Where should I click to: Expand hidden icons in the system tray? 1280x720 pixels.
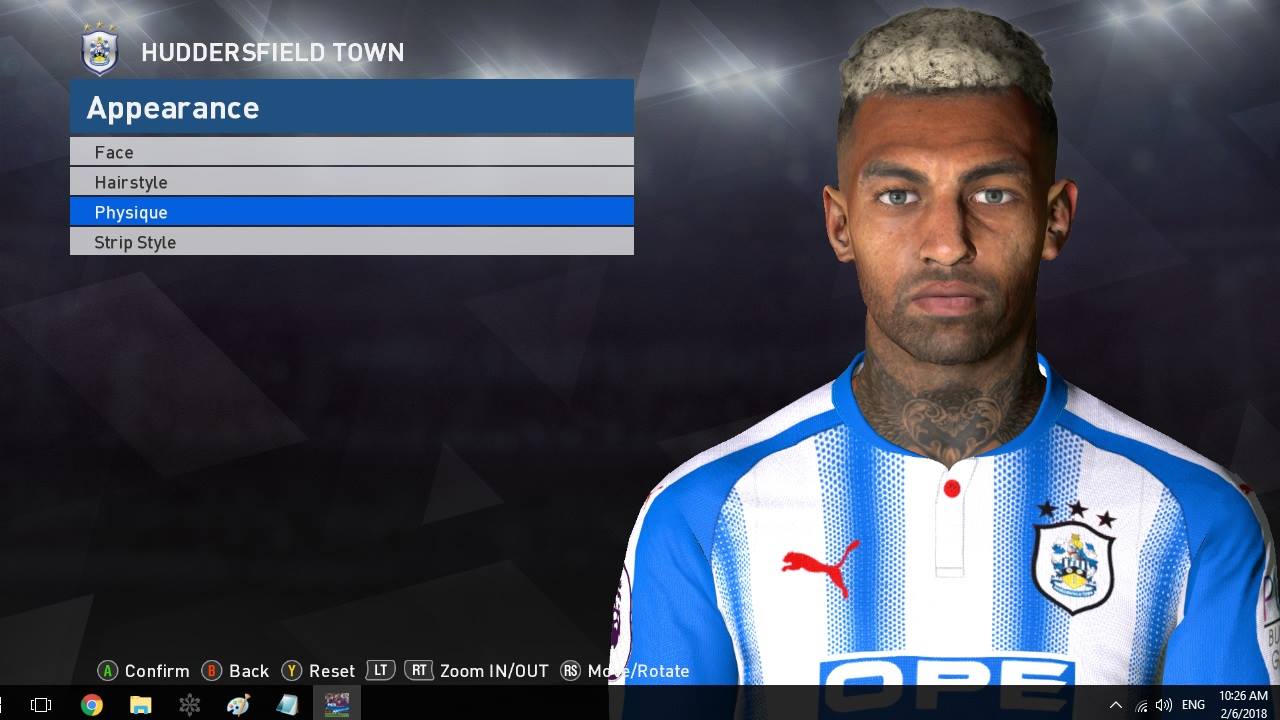point(1114,704)
